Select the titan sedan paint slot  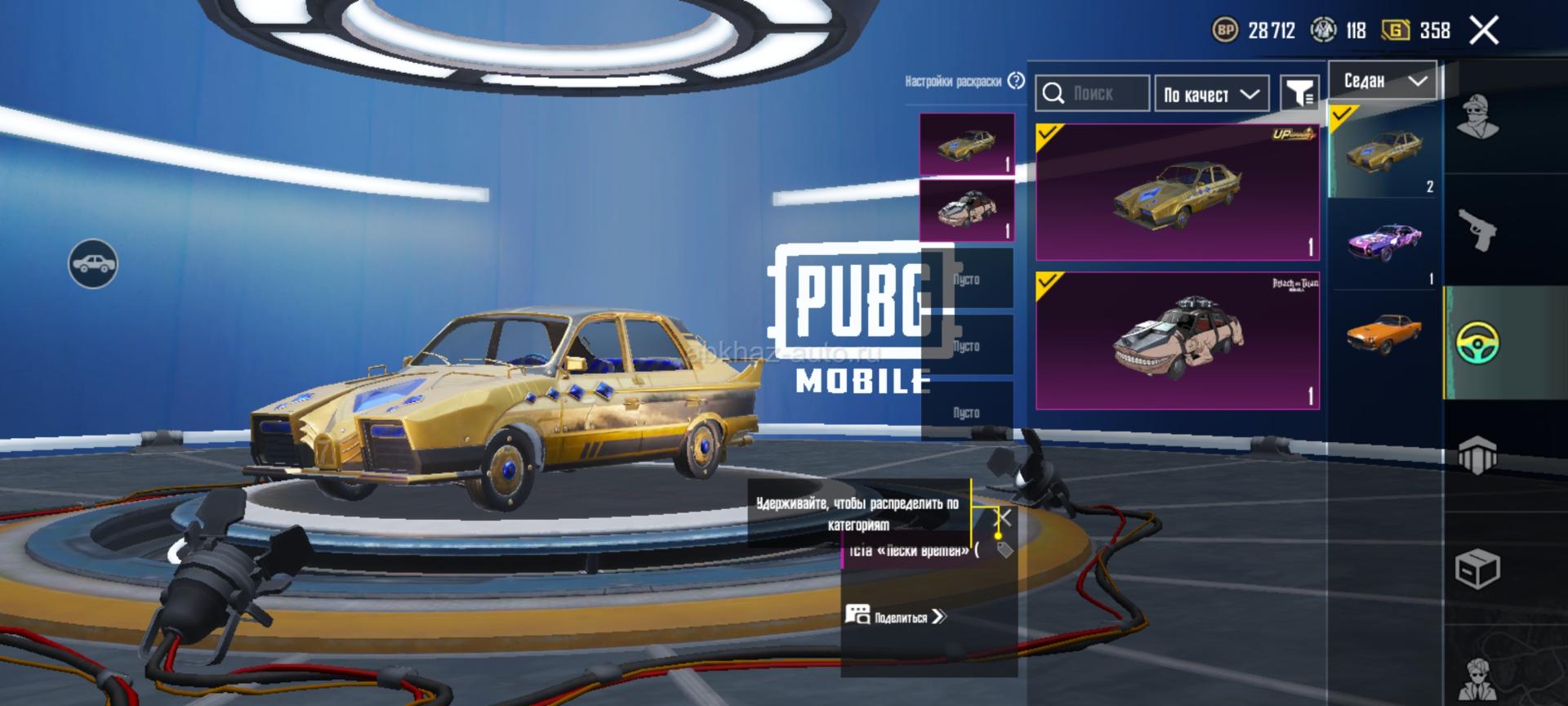[967, 211]
